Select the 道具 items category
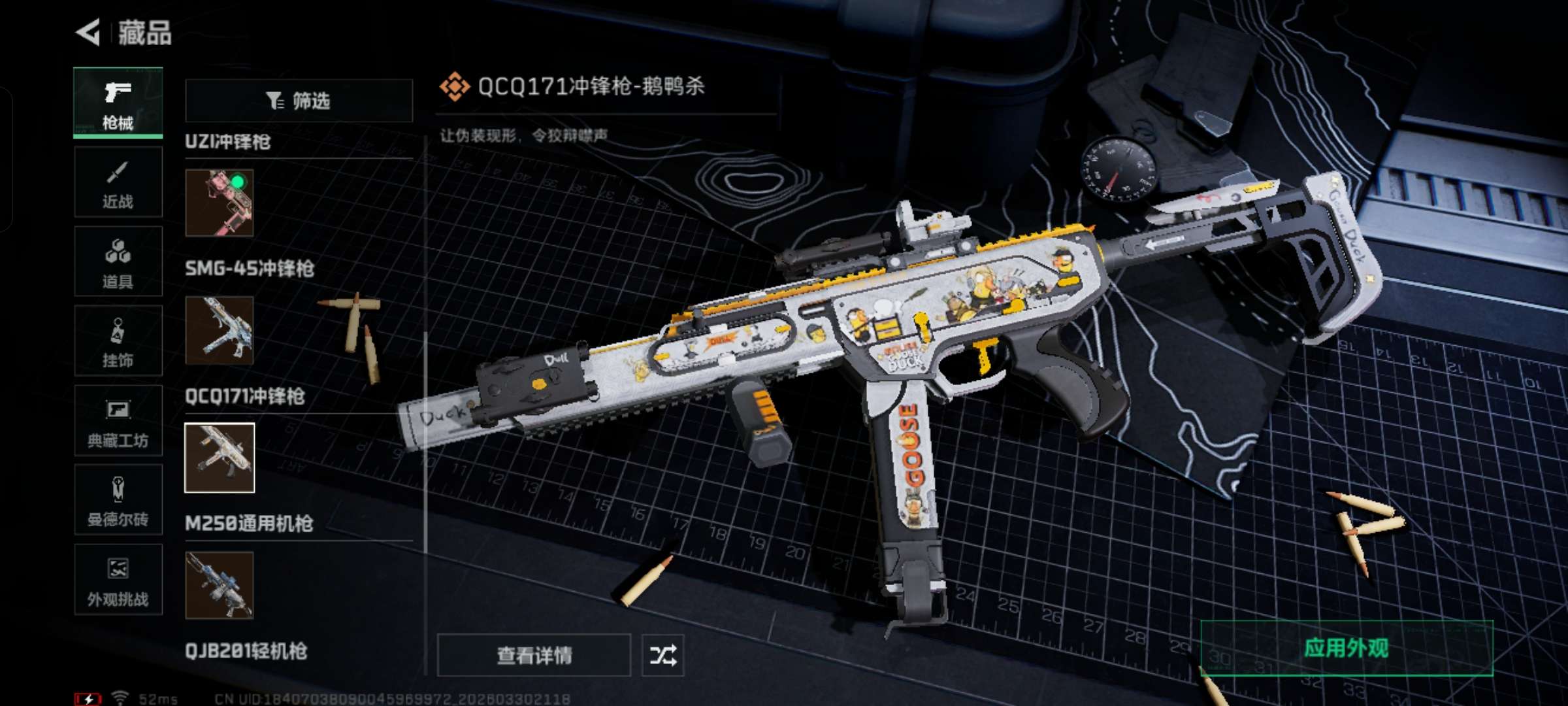Viewport: 1568px width, 706px height. 118,262
